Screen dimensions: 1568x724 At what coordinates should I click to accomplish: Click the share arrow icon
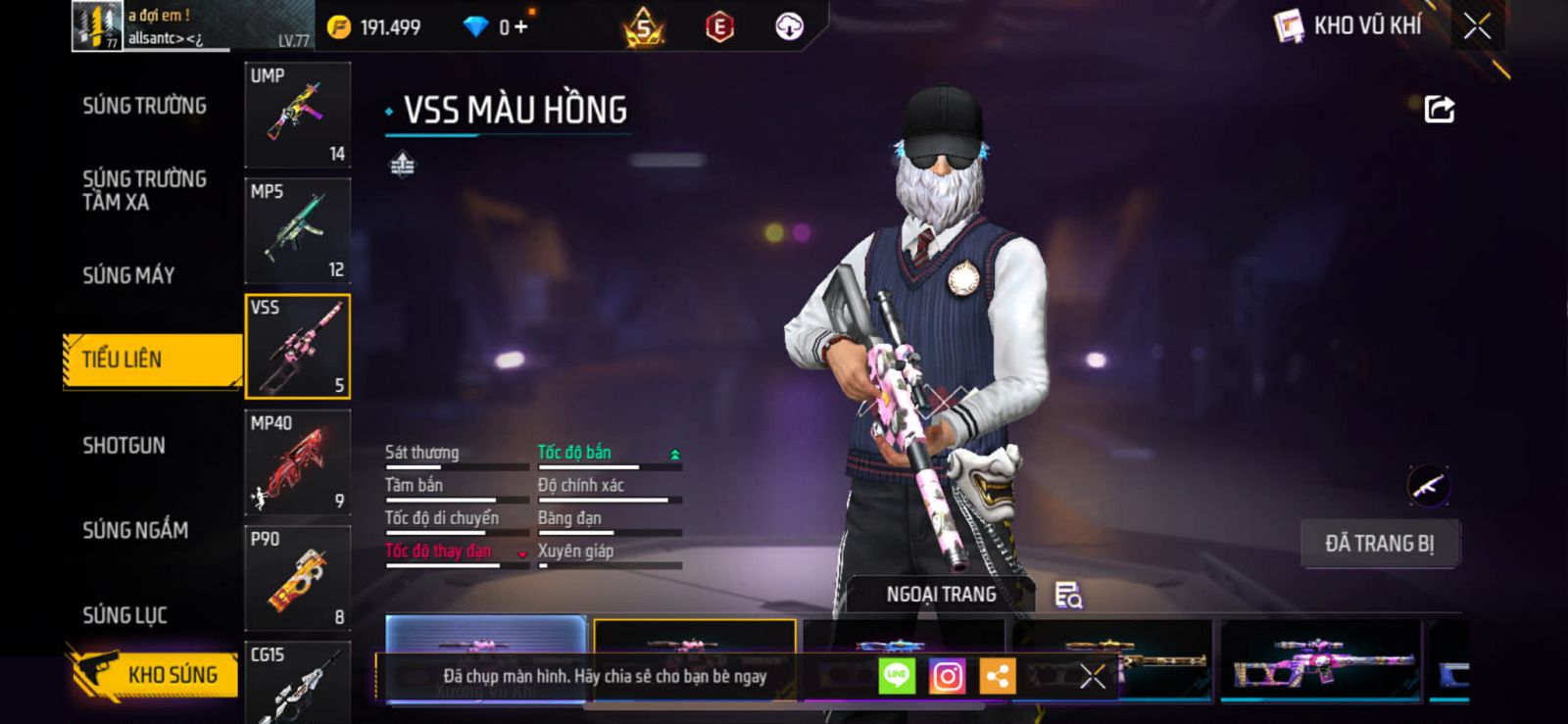click(1439, 109)
